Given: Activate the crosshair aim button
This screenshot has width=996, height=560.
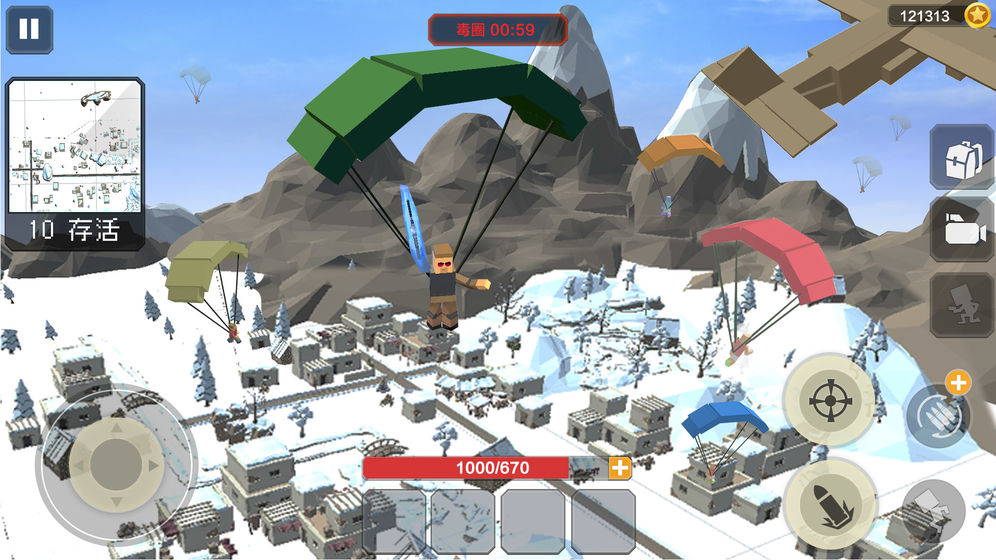Looking at the screenshot, I should 828,400.
